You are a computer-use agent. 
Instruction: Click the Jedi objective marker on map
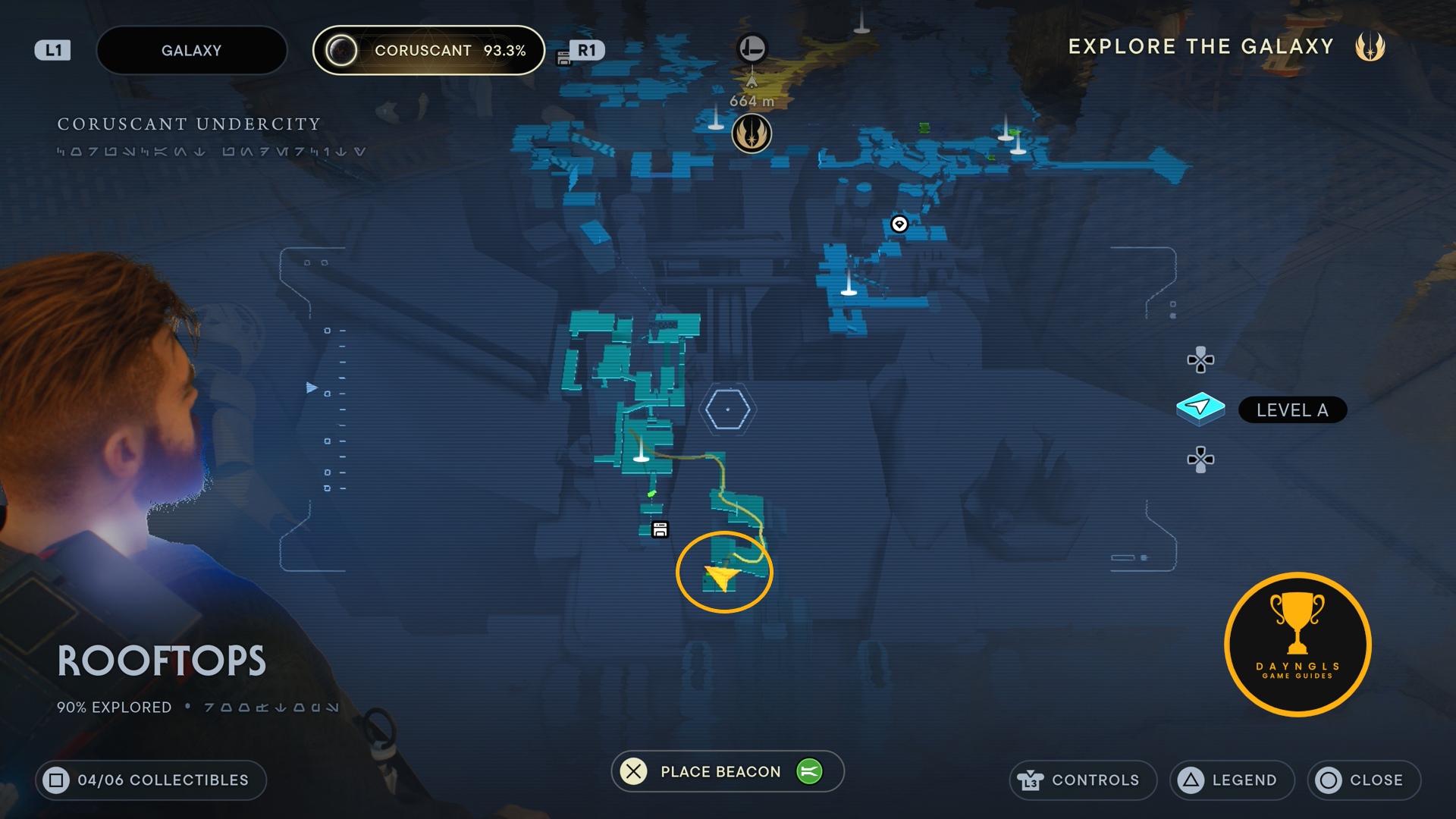pos(752,133)
